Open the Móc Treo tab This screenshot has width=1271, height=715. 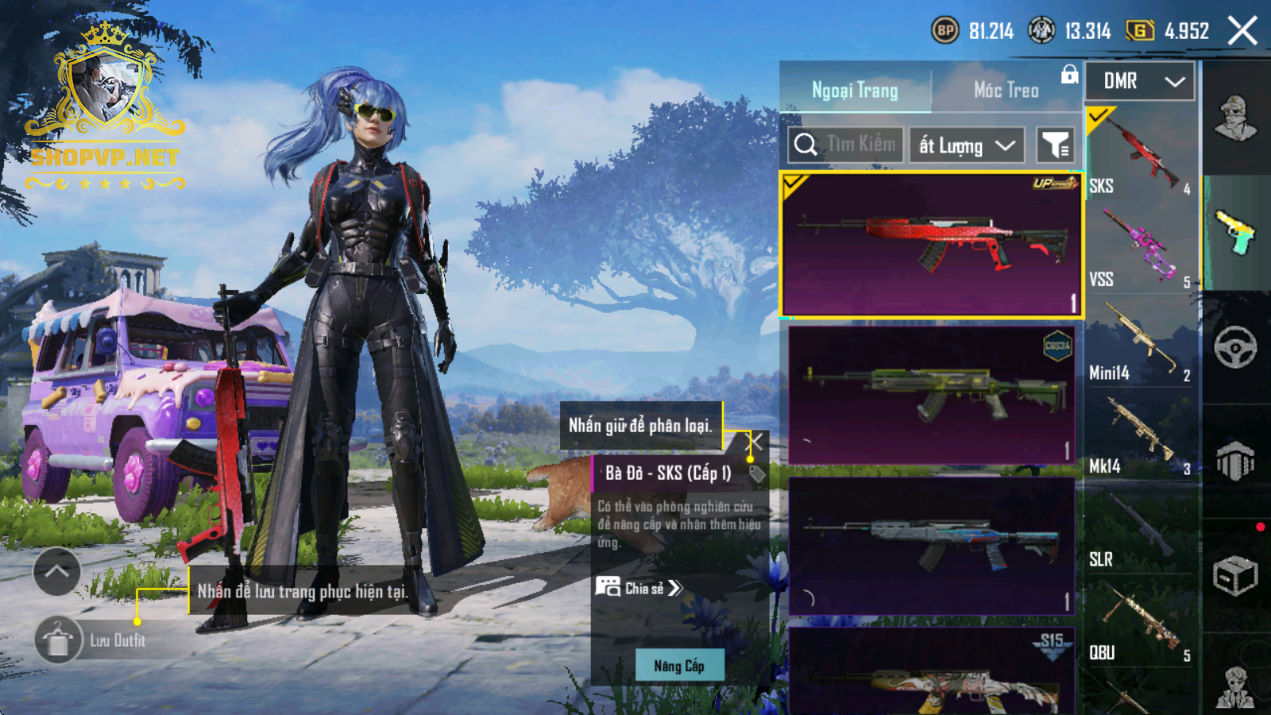1006,90
